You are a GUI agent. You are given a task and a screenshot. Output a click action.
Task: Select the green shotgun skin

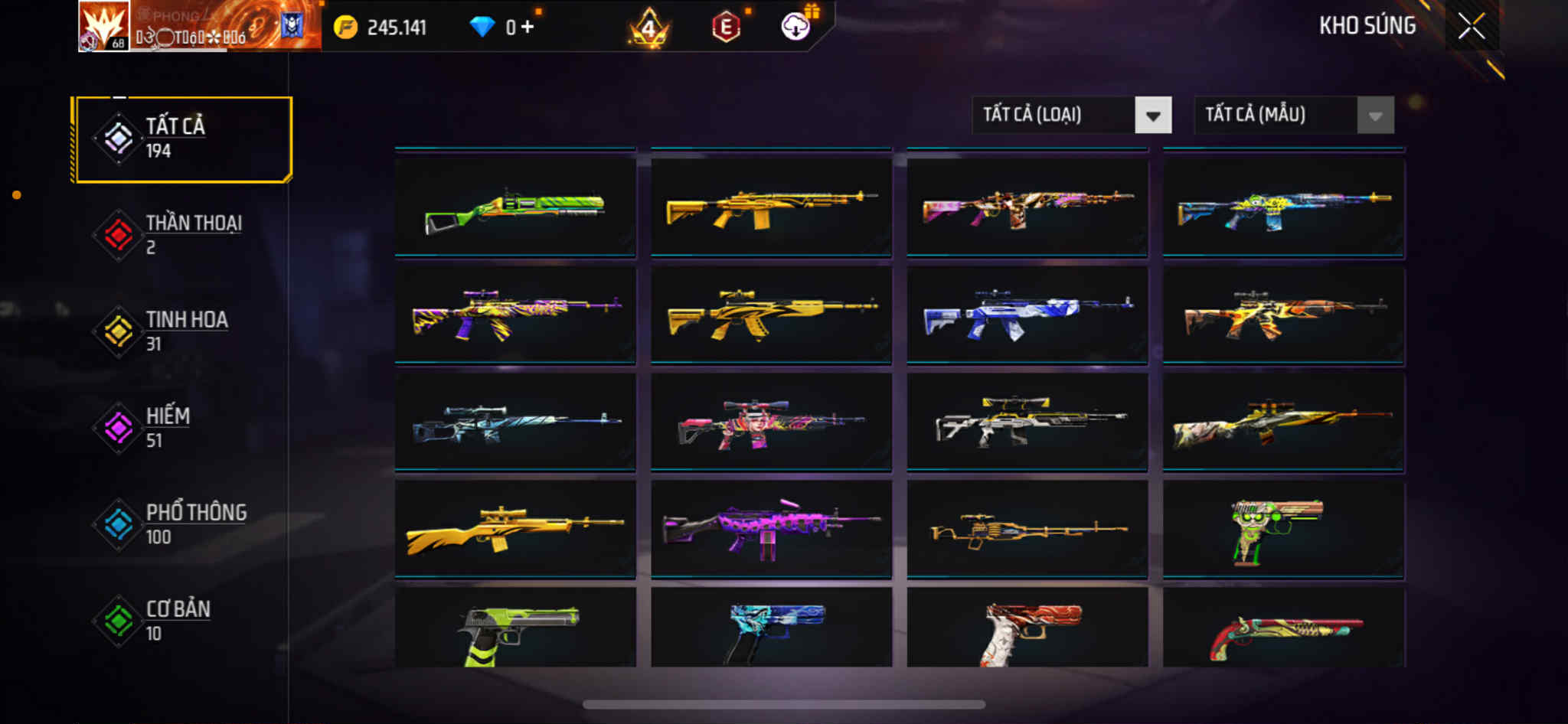tap(515, 207)
